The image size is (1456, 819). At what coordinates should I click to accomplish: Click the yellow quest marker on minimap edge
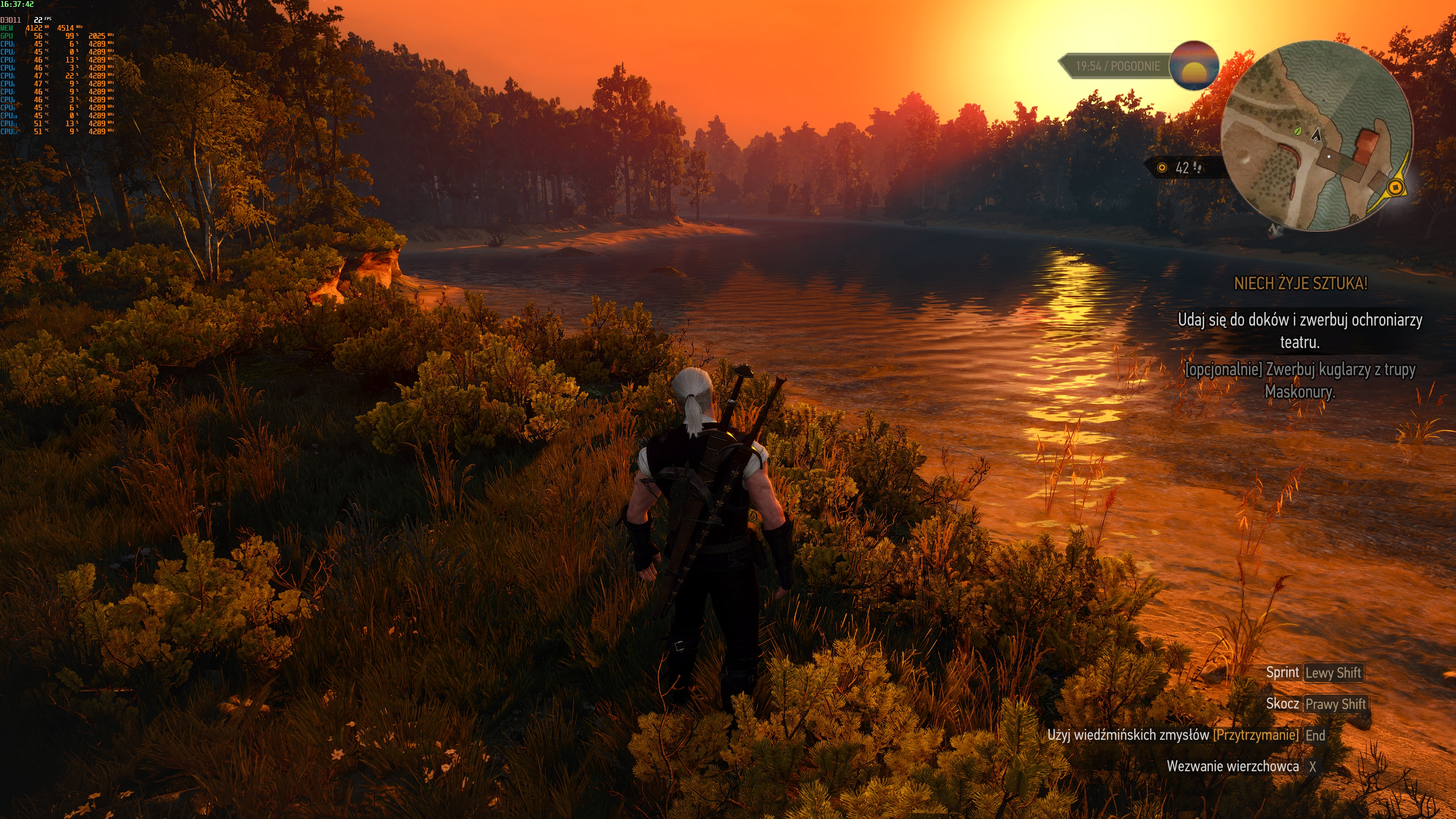point(1395,187)
